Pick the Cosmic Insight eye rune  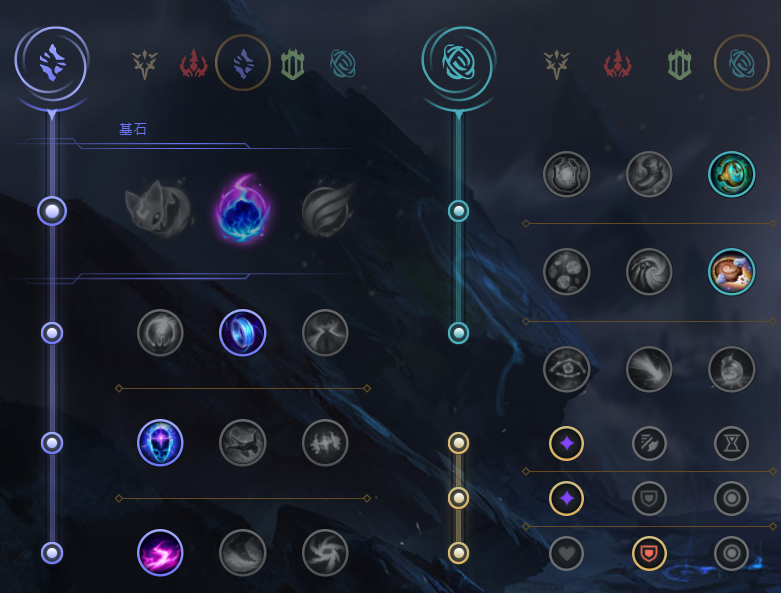click(x=567, y=370)
